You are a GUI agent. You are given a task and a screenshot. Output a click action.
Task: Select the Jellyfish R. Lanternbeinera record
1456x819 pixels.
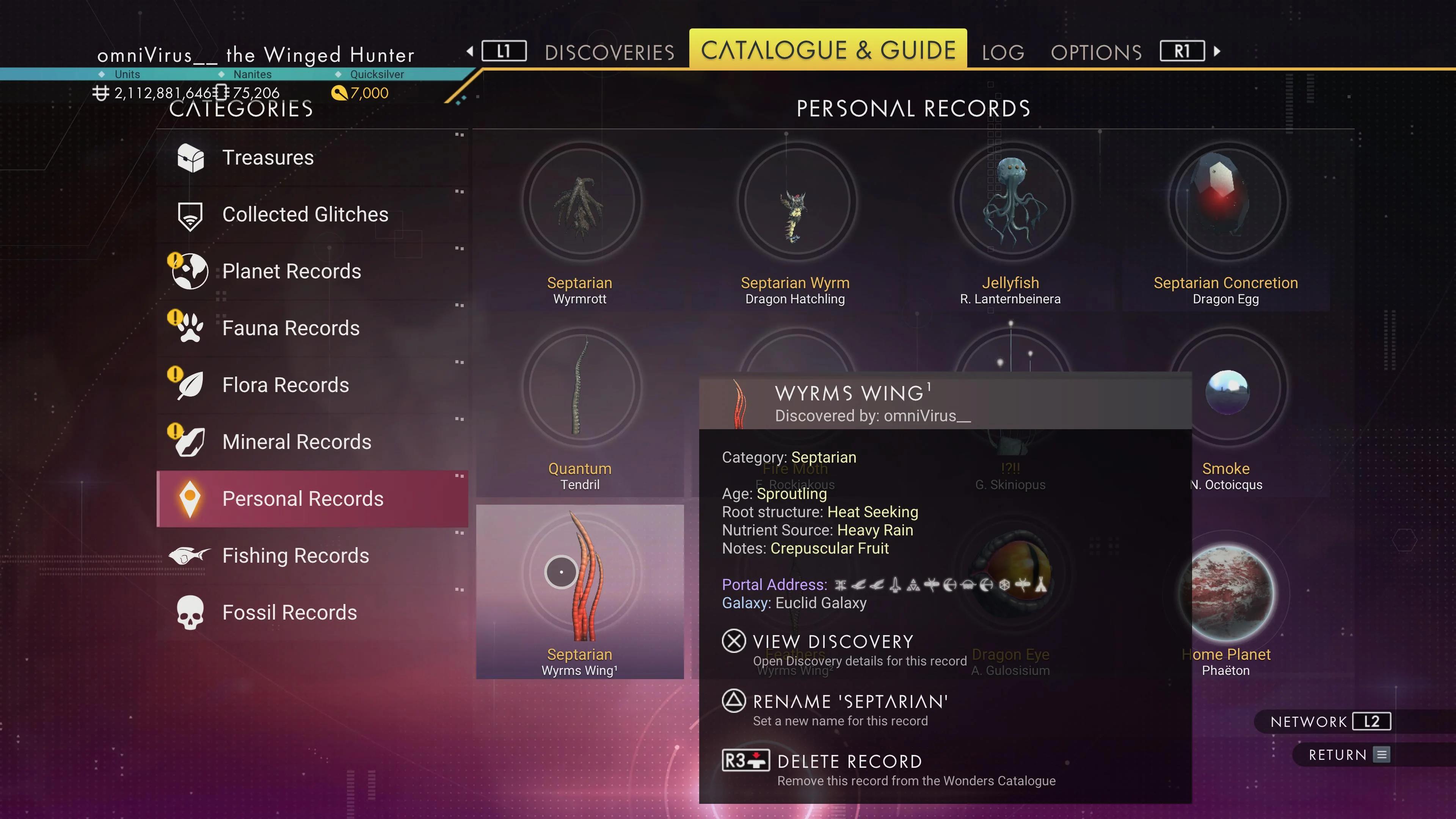pos(1010,226)
